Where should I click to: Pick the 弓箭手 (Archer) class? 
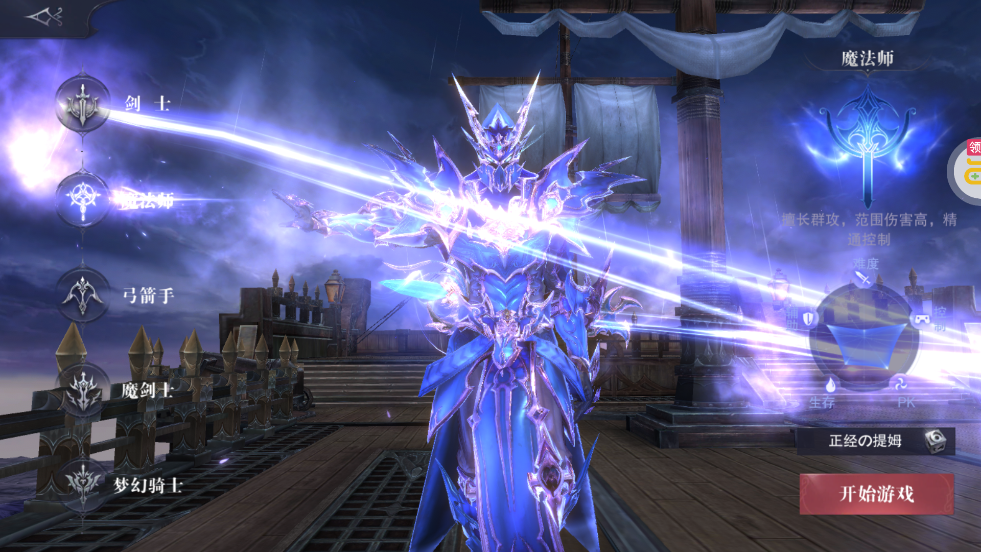(84, 294)
